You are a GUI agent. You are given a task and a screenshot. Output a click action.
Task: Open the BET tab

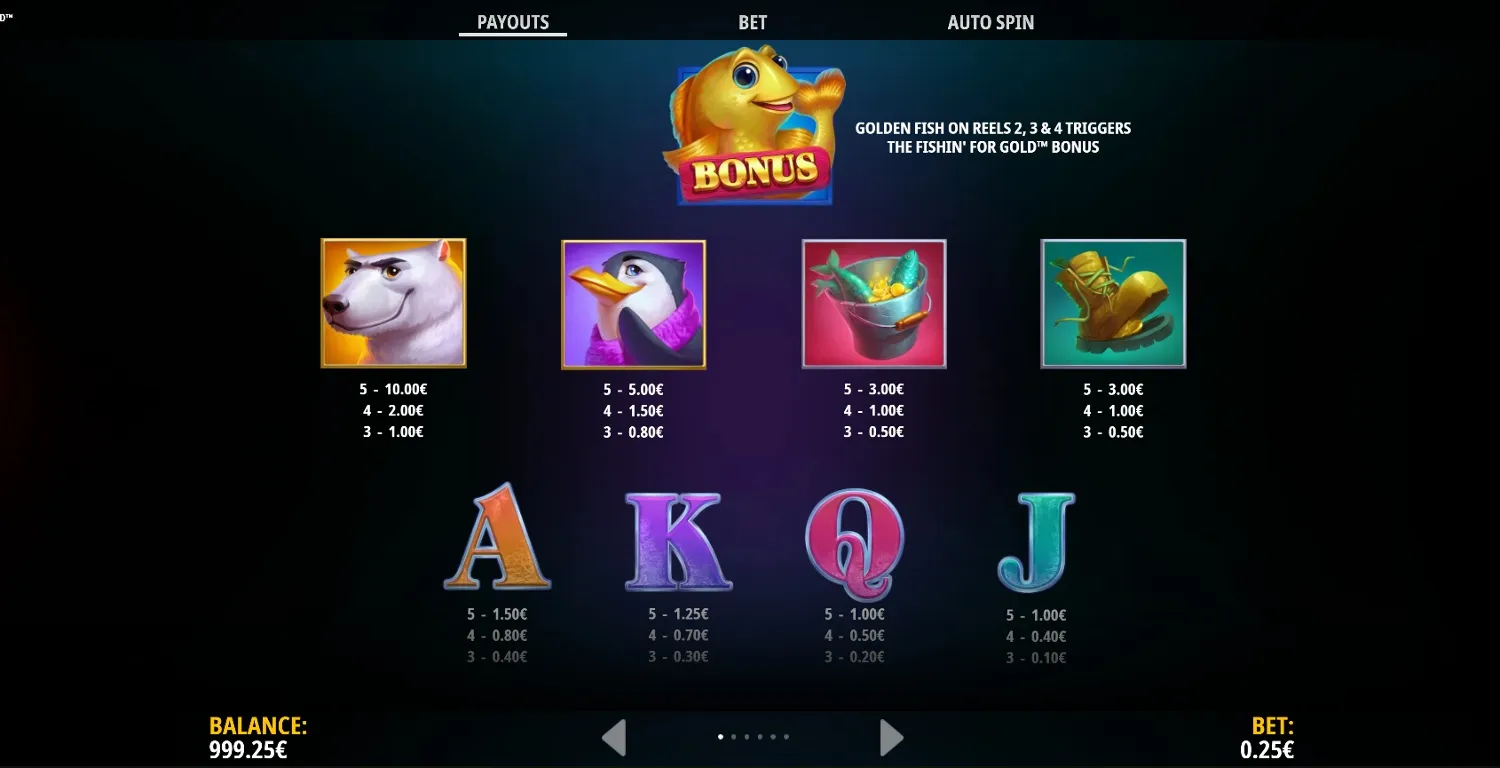(752, 22)
